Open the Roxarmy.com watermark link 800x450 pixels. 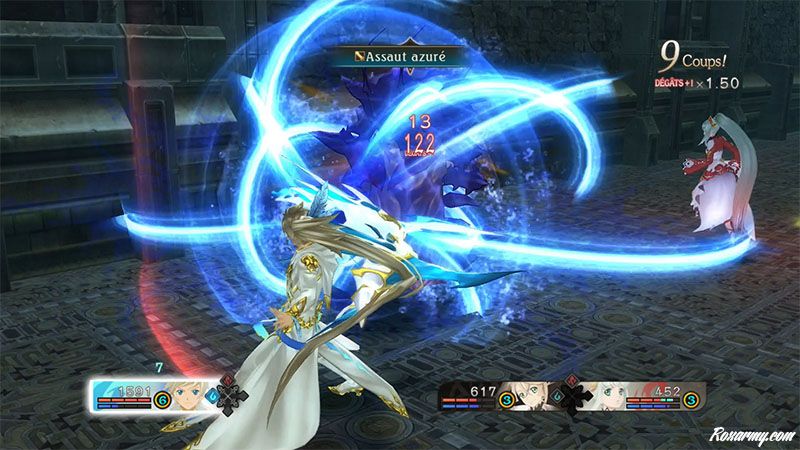[749, 436]
